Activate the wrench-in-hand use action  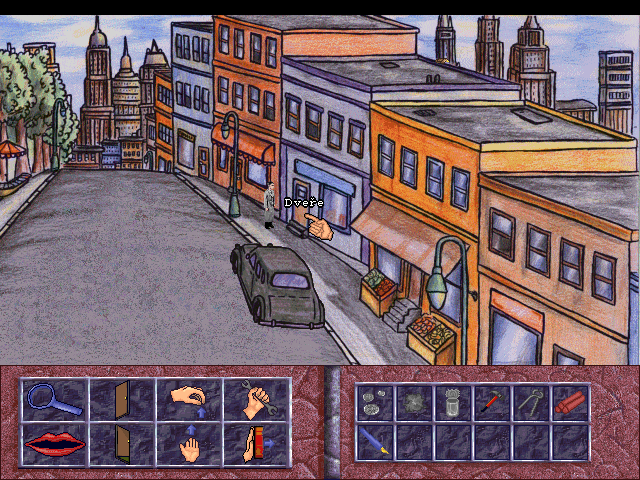[256, 401]
